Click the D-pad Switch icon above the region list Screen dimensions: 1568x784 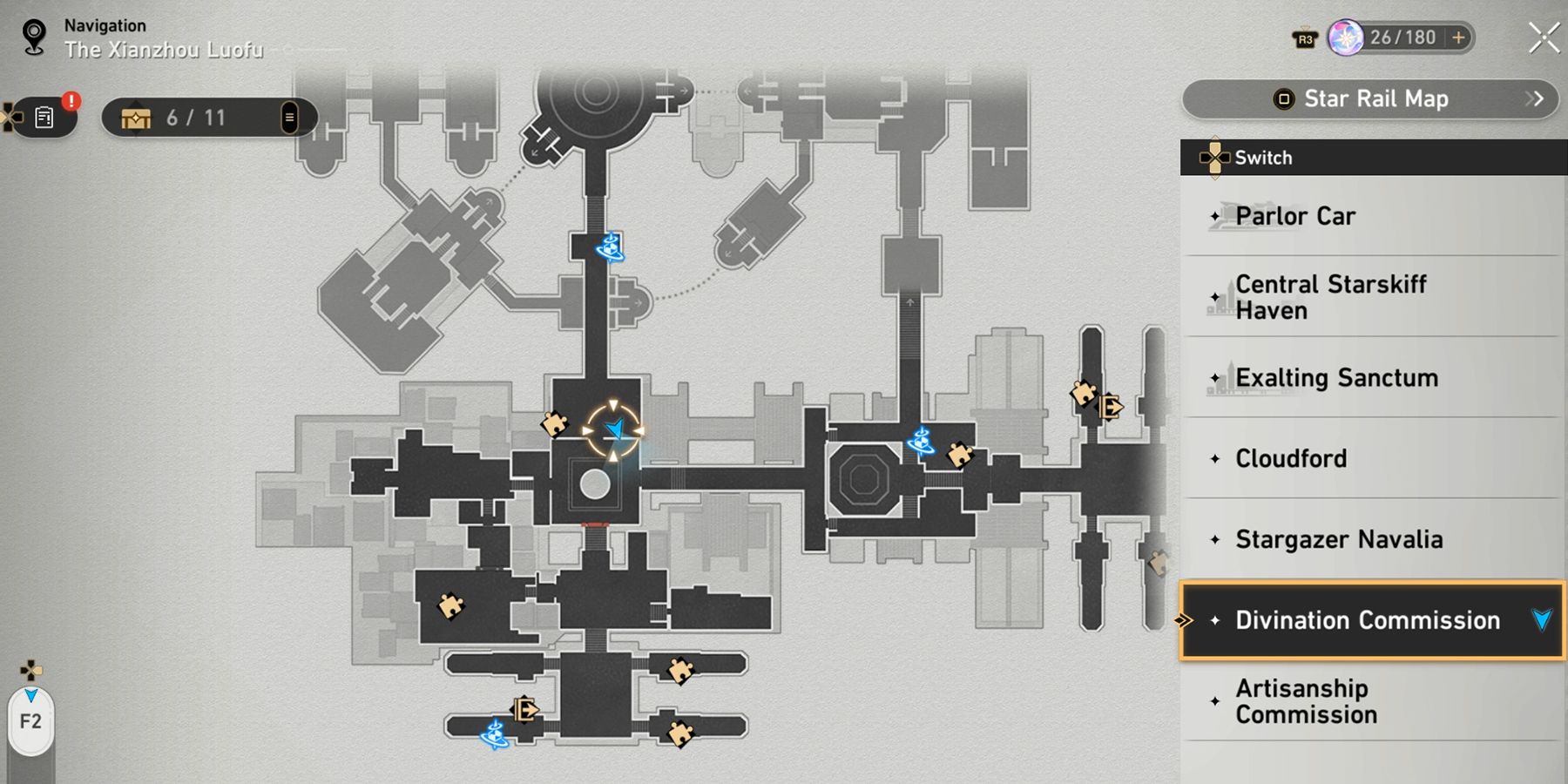pyautogui.click(x=1214, y=158)
